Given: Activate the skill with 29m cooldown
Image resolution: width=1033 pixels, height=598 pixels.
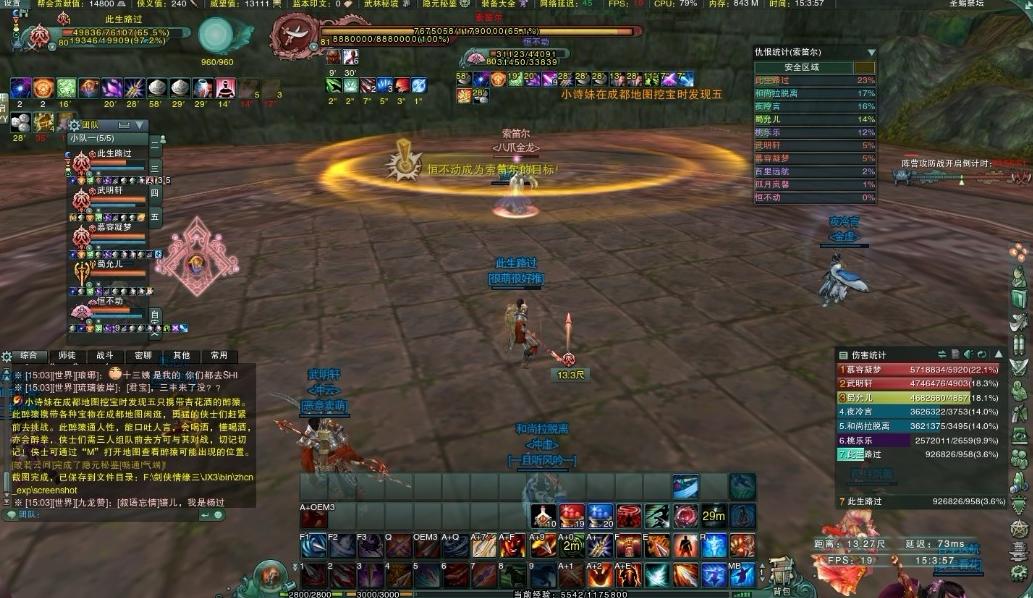Looking at the screenshot, I should pyautogui.click(x=713, y=516).
